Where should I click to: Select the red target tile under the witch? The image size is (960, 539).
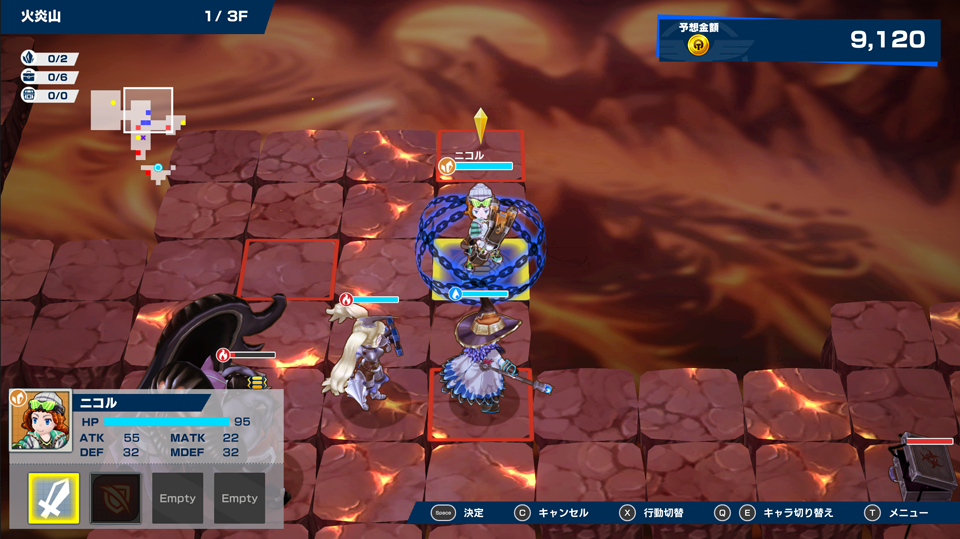coord(480,405)
